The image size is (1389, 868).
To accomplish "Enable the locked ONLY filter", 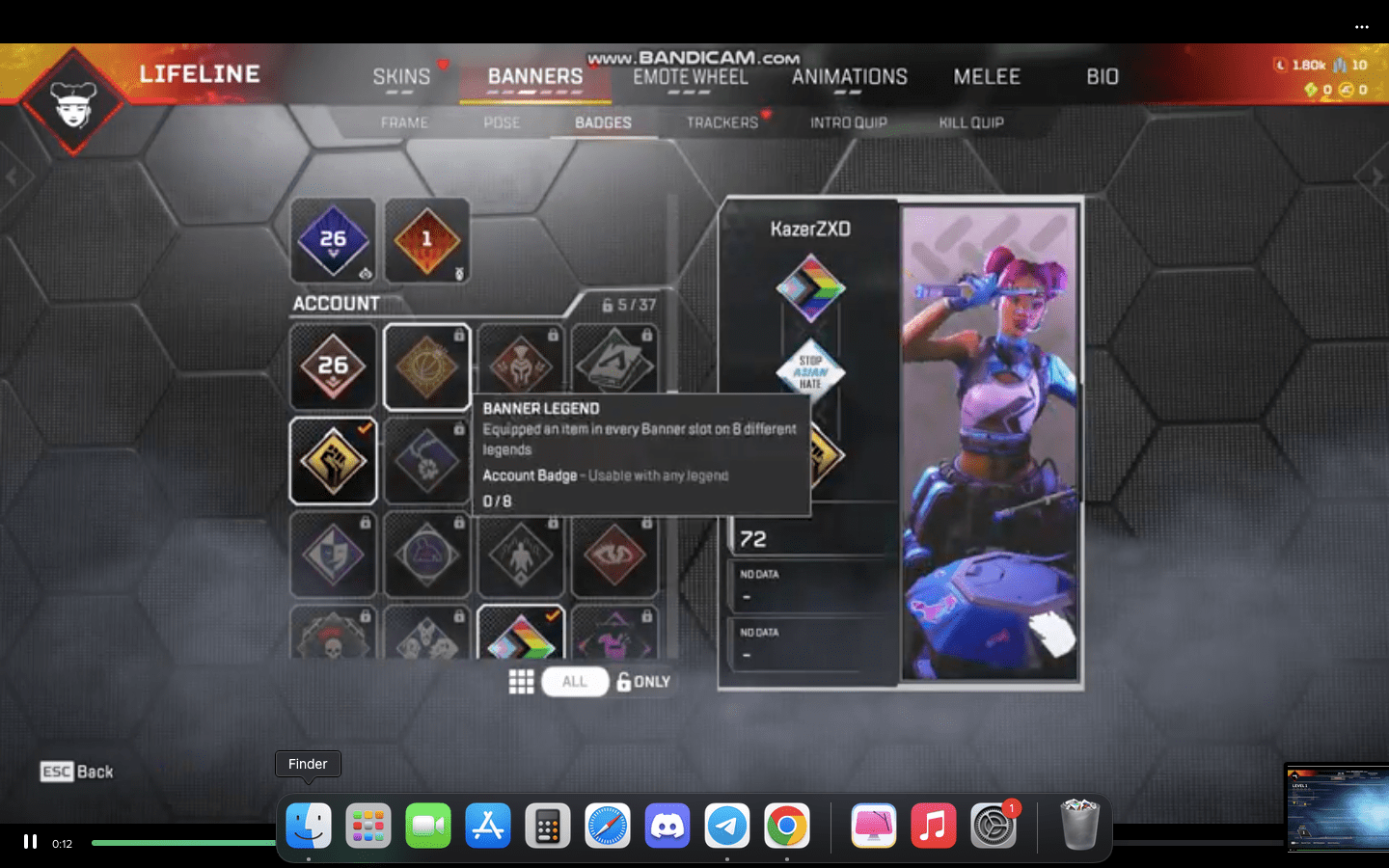I will pos(643,682).
